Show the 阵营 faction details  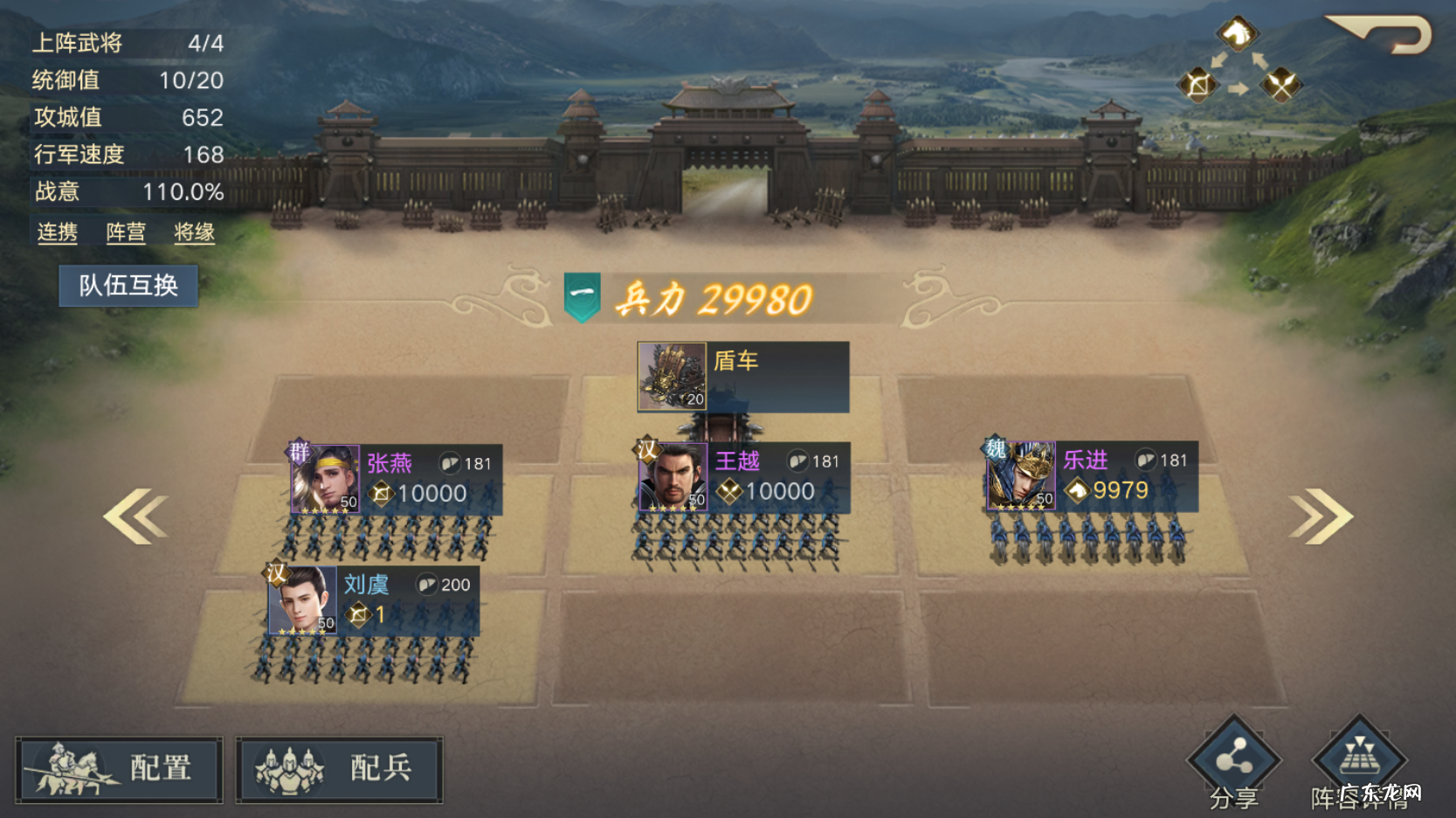[x=126, y=232]
